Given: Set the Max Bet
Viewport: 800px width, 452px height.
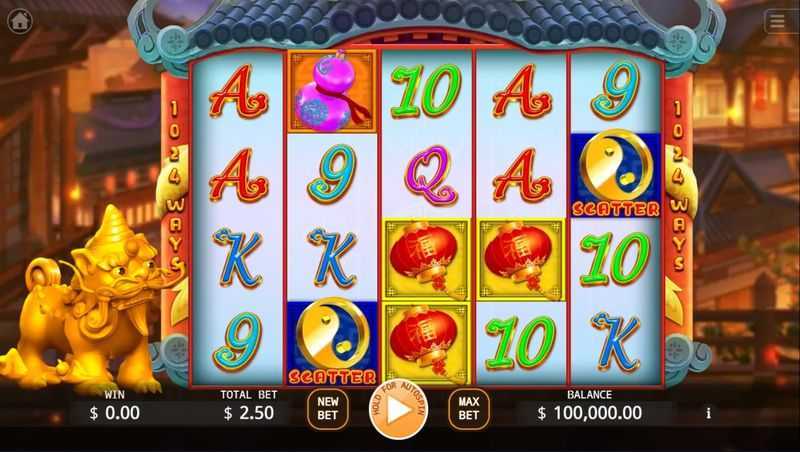Looking at the screenshot, I should [x=468, y=410].
